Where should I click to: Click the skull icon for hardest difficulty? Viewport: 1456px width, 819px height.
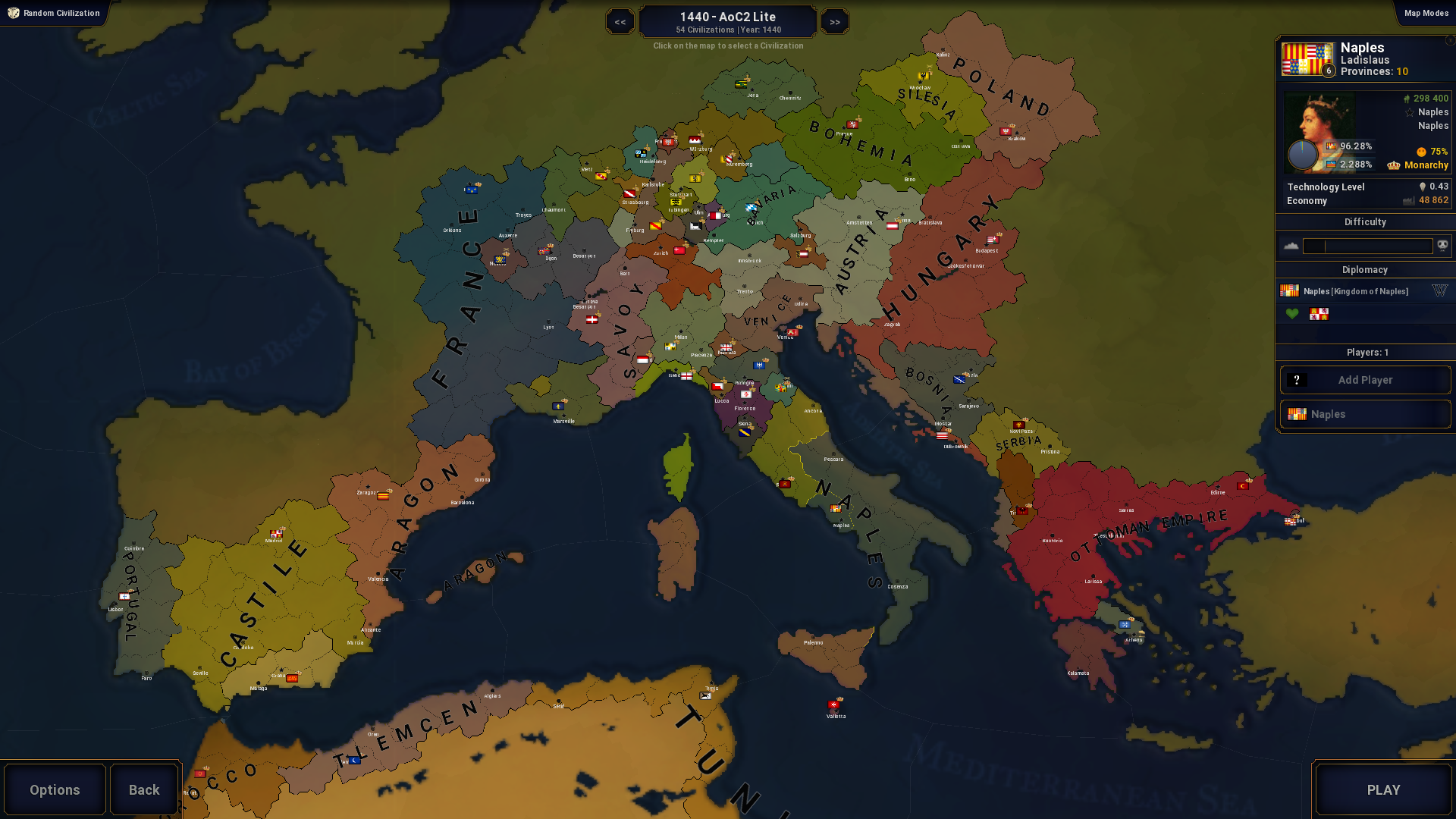(x=1442, y=246)
